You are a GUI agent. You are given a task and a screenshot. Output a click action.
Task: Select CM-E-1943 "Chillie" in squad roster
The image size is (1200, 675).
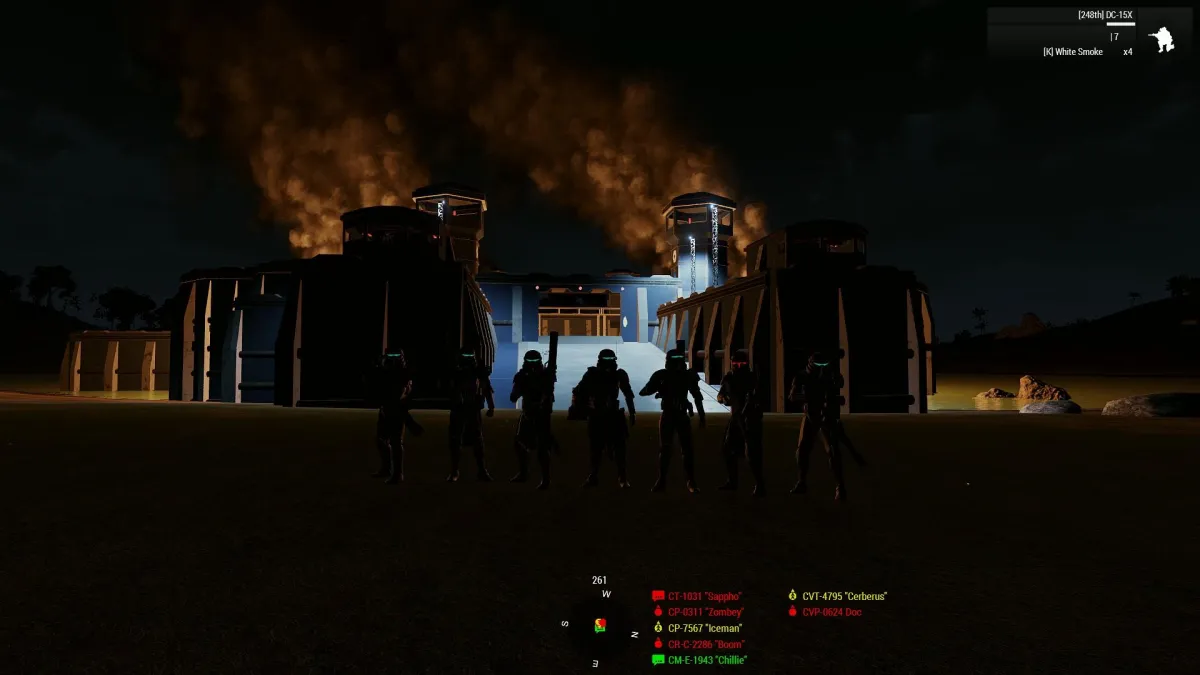click(x=707, y=660)
